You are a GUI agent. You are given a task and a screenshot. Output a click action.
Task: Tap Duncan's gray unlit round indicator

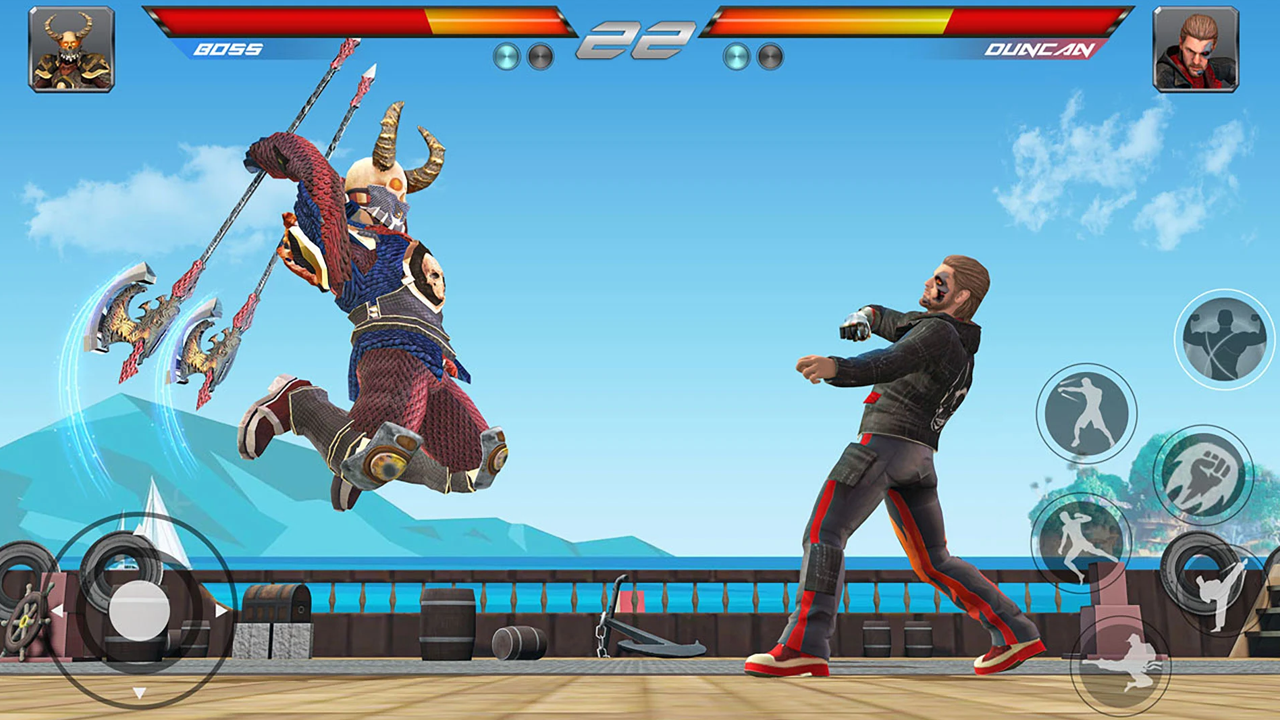pos(772,57)
